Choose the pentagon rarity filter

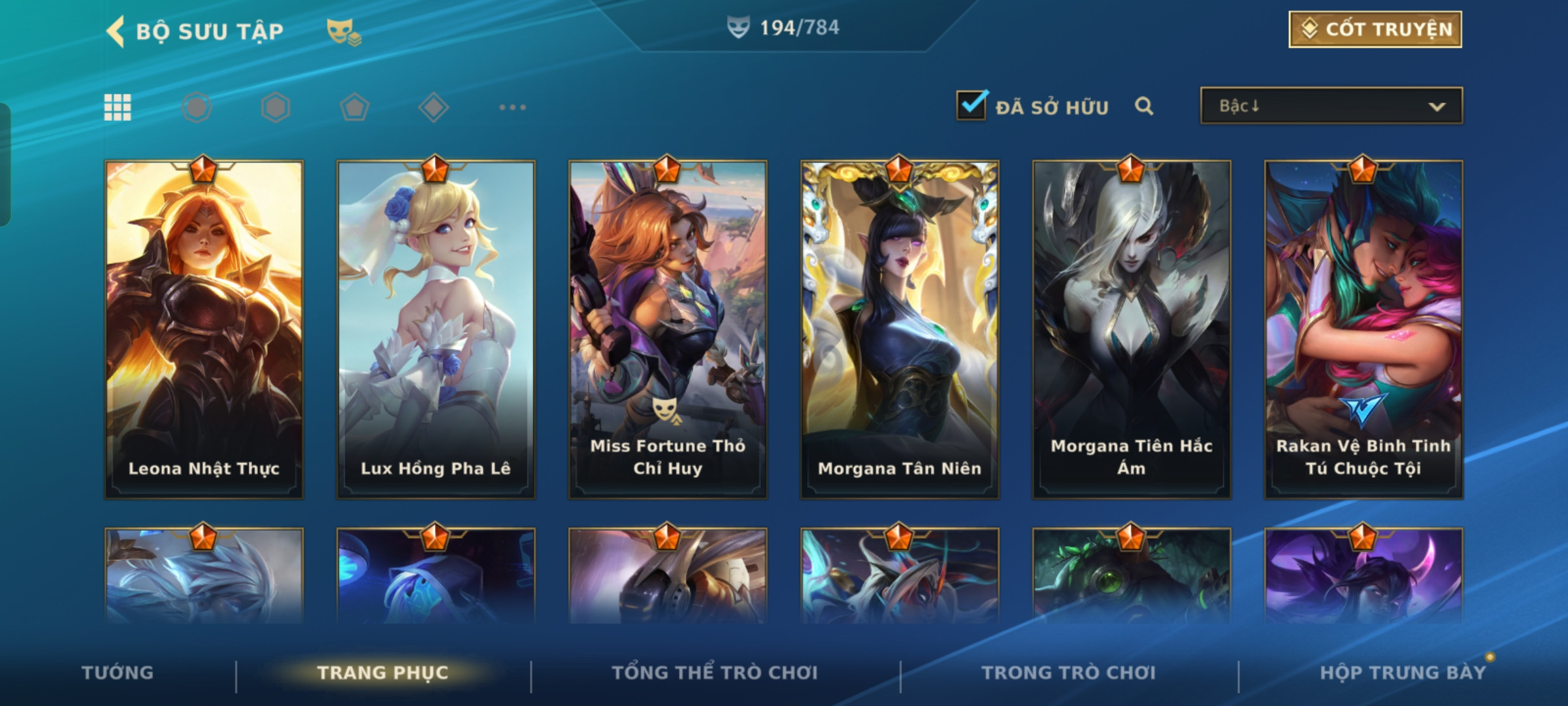[355, 107]
